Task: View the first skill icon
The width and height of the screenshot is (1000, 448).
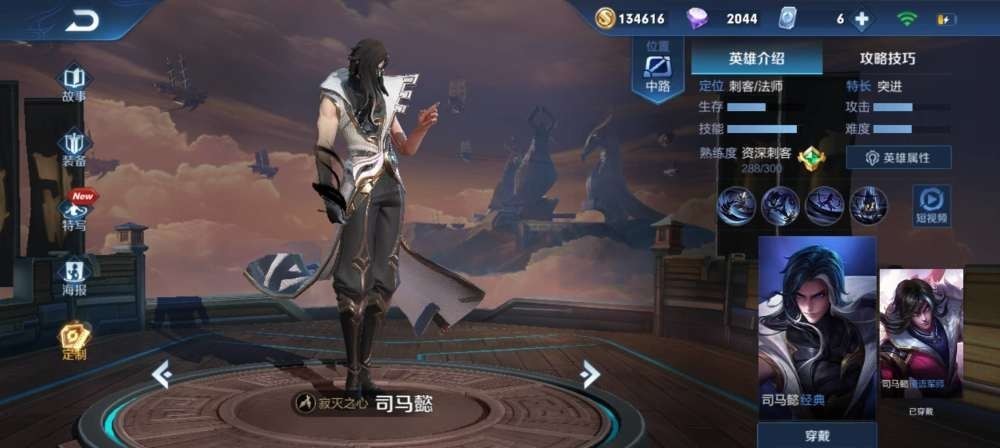Action: click(x=736, y=205)
